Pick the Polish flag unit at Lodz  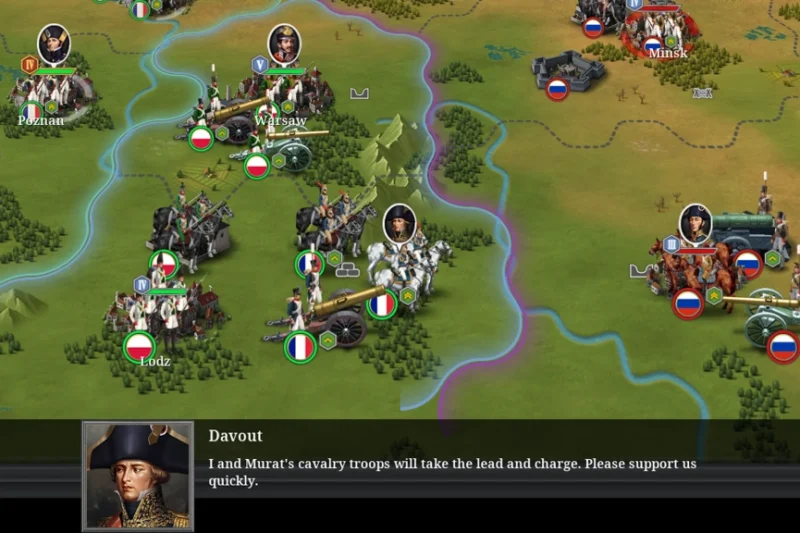[140, 346]
